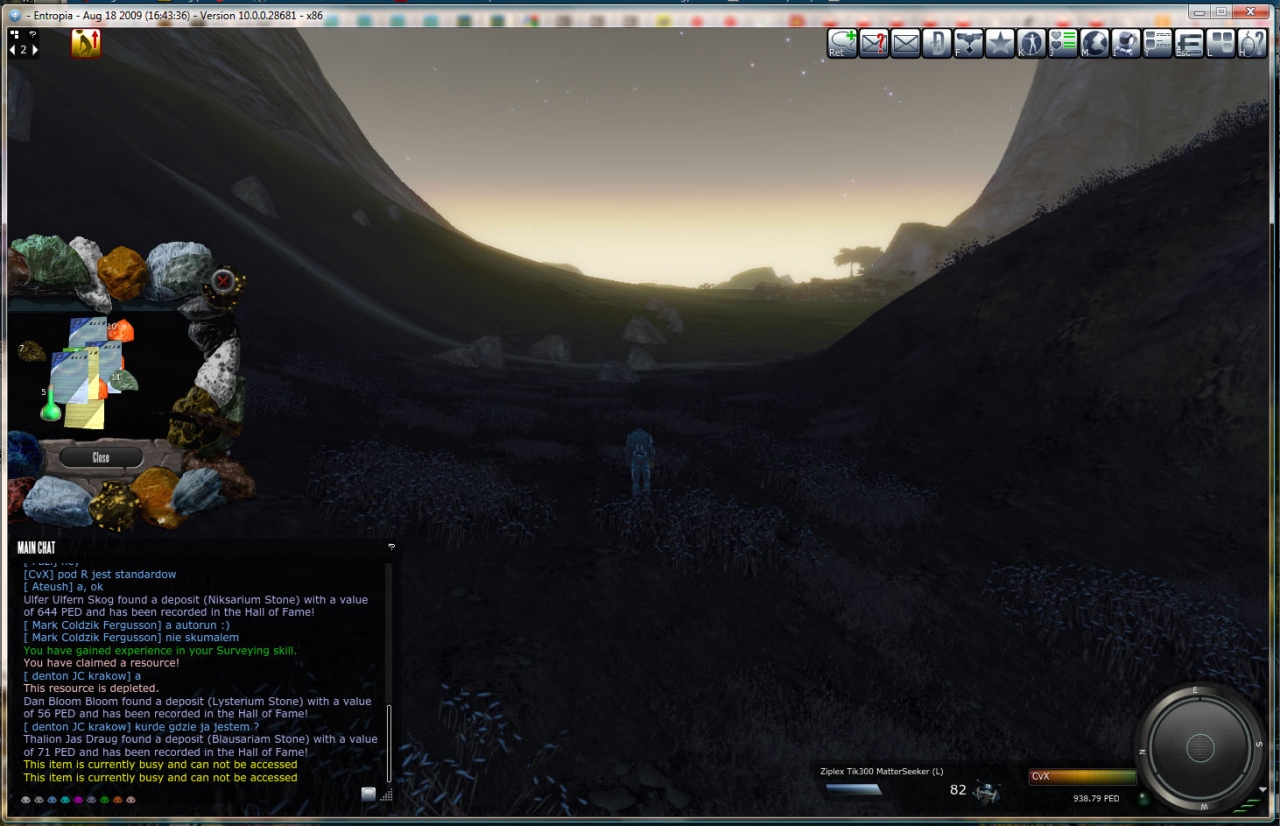Open the star icon in toolbar
Screen dimensions: 1280x826
pos(1000,43)
